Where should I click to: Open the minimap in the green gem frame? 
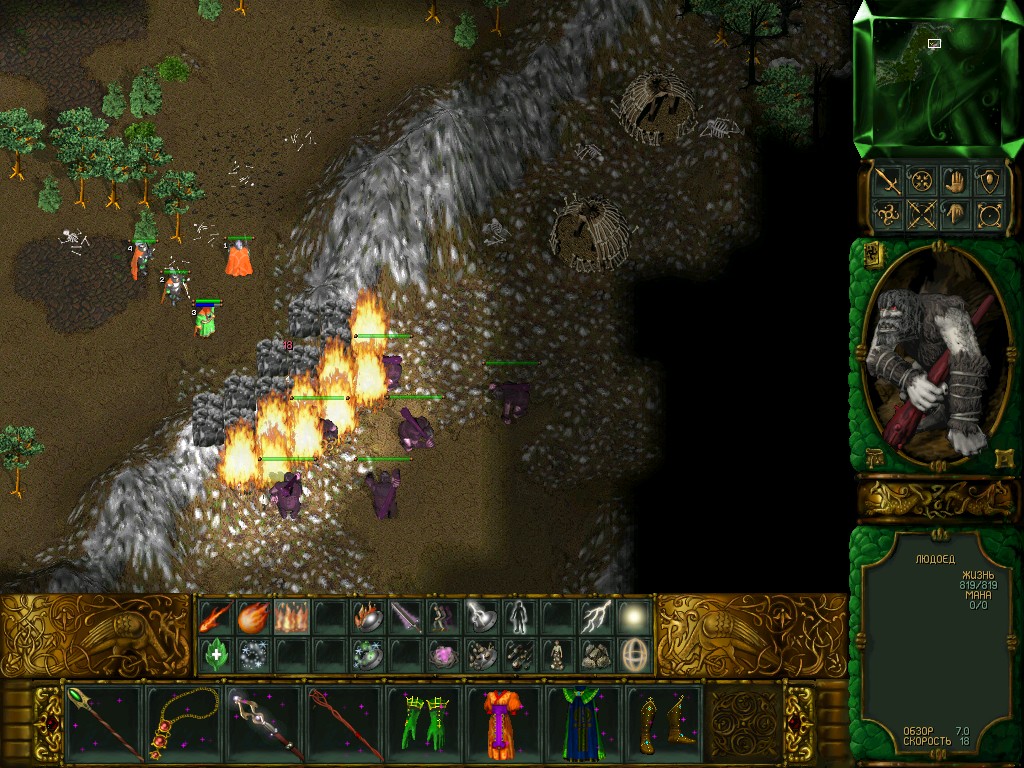938,80
